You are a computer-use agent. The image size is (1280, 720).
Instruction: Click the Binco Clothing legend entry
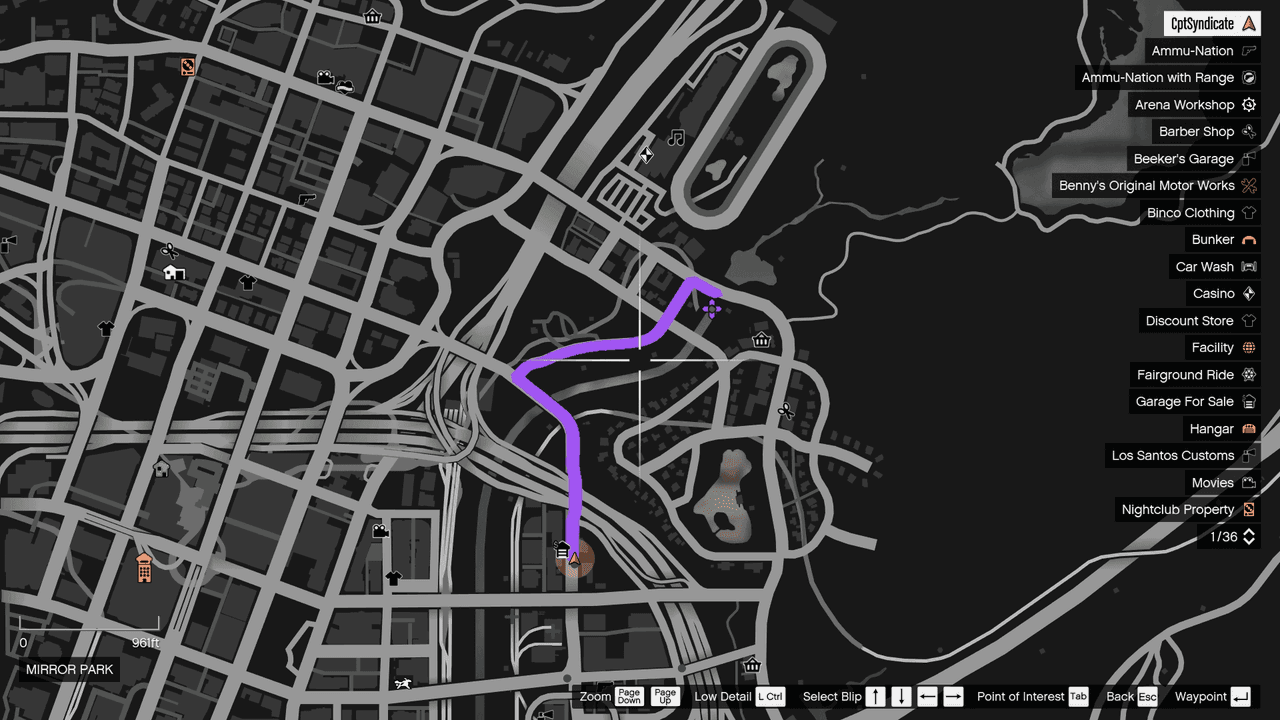click(x=1199, y=212)
